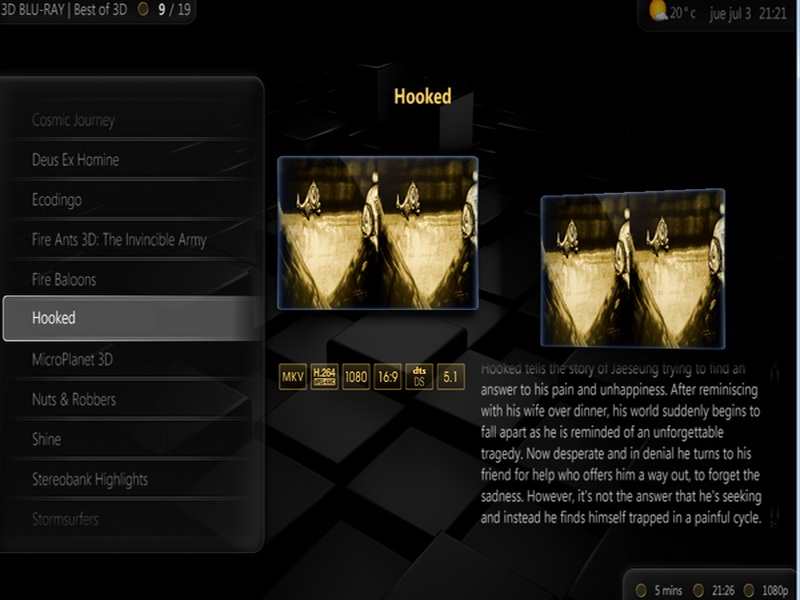Select Stereobank Highlights entry
This screenshot has height=600, width=800.
click(x=90, y=479)
